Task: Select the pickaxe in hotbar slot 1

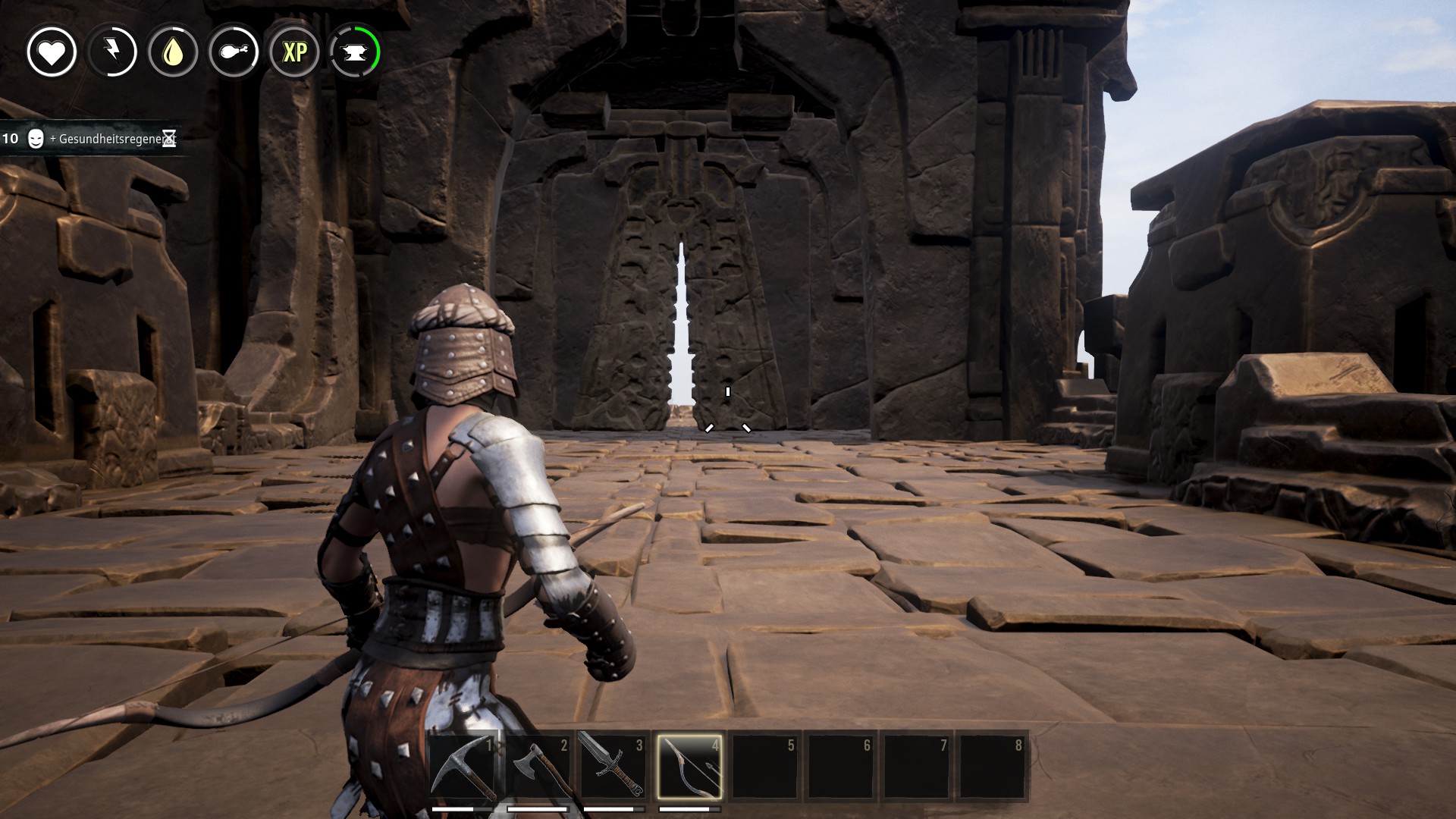Action: (463, 767)
